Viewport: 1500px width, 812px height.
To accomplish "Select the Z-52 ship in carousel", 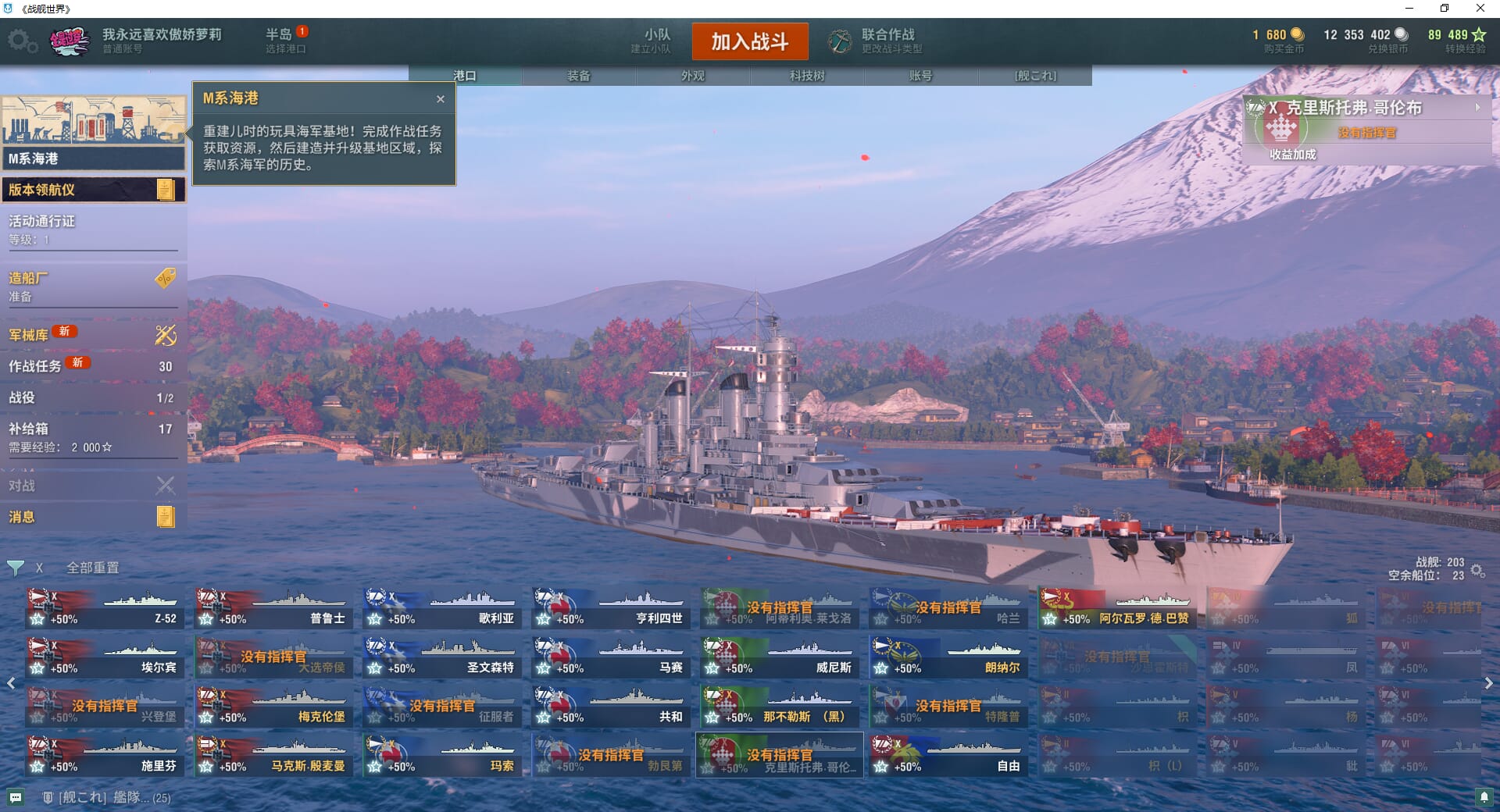I will 104,609.
